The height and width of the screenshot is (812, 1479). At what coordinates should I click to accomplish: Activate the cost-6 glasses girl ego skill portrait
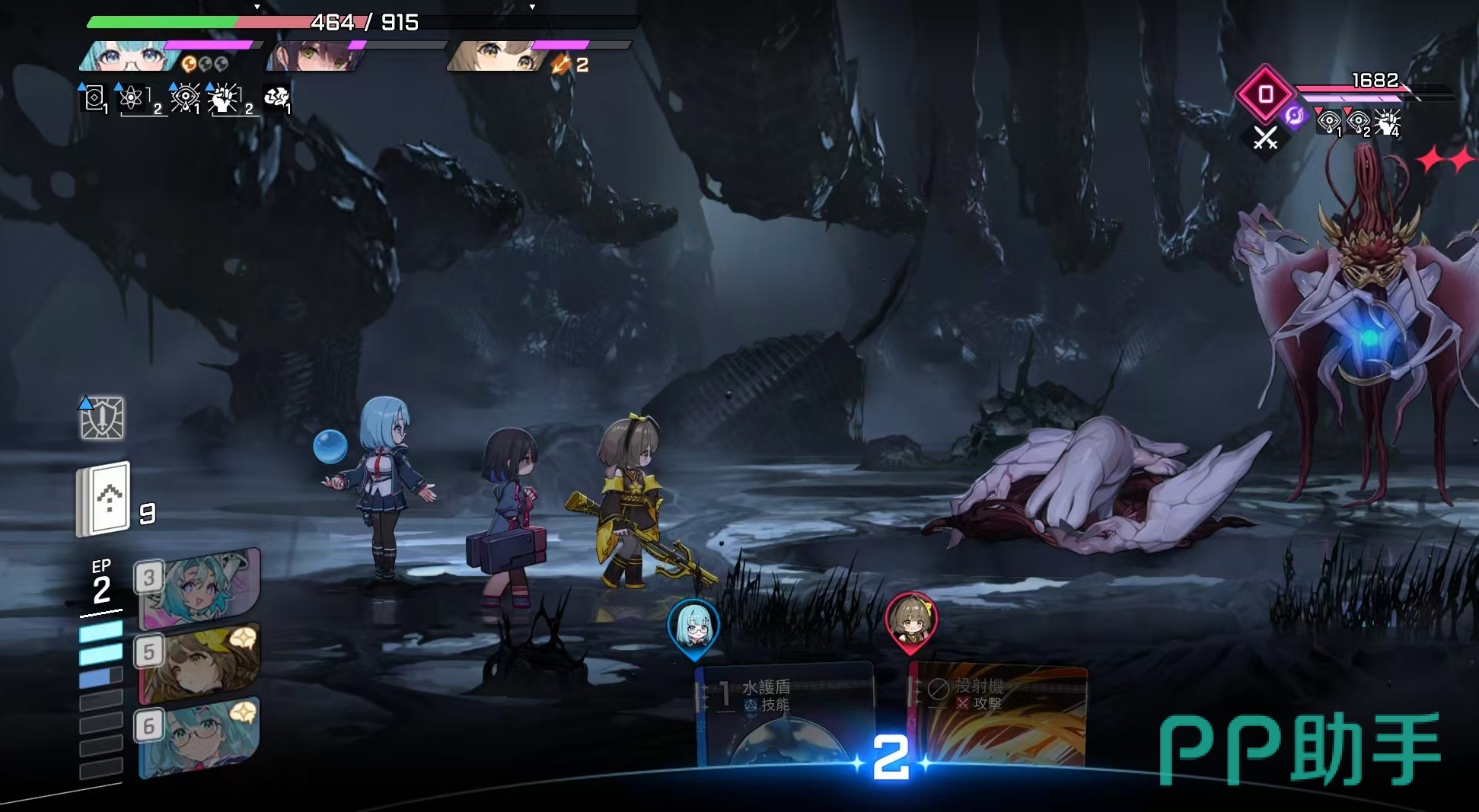[x=199, y=737]
